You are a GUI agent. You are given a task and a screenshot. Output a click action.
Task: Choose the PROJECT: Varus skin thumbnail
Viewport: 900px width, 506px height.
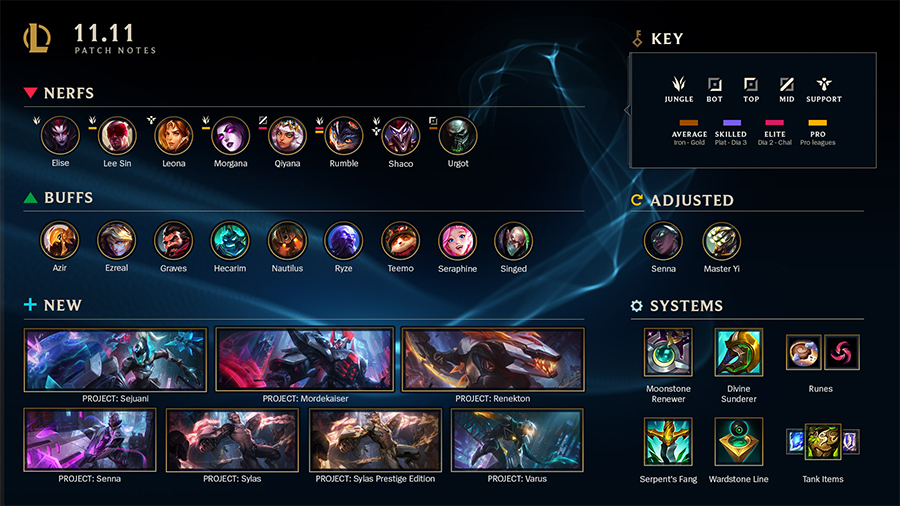pyautogui.click(x=517, y=440)
